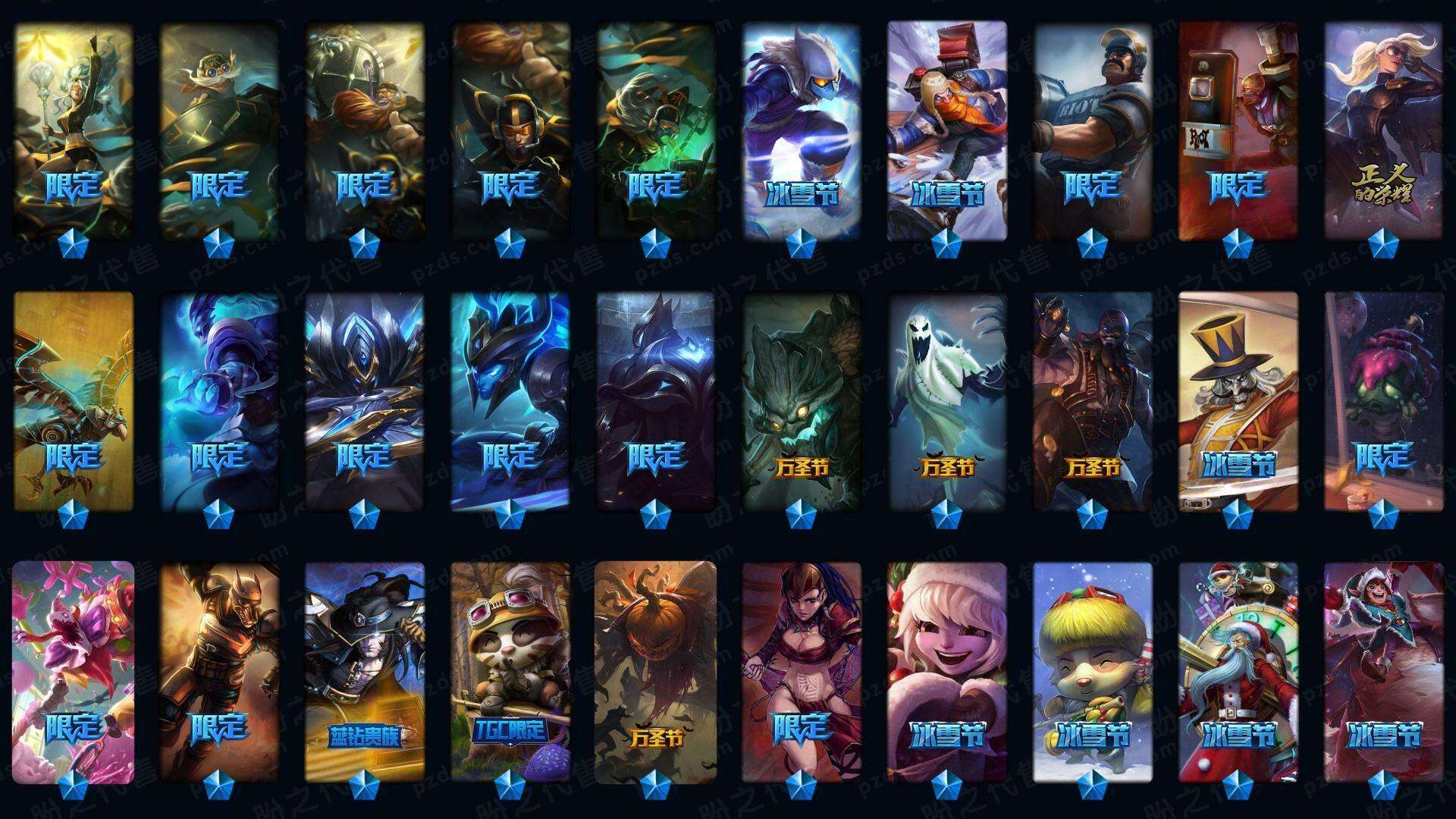Select the red-clad huntress 限定 card
This screenshot has width=1456, height=819.
[x=802, y=671]
